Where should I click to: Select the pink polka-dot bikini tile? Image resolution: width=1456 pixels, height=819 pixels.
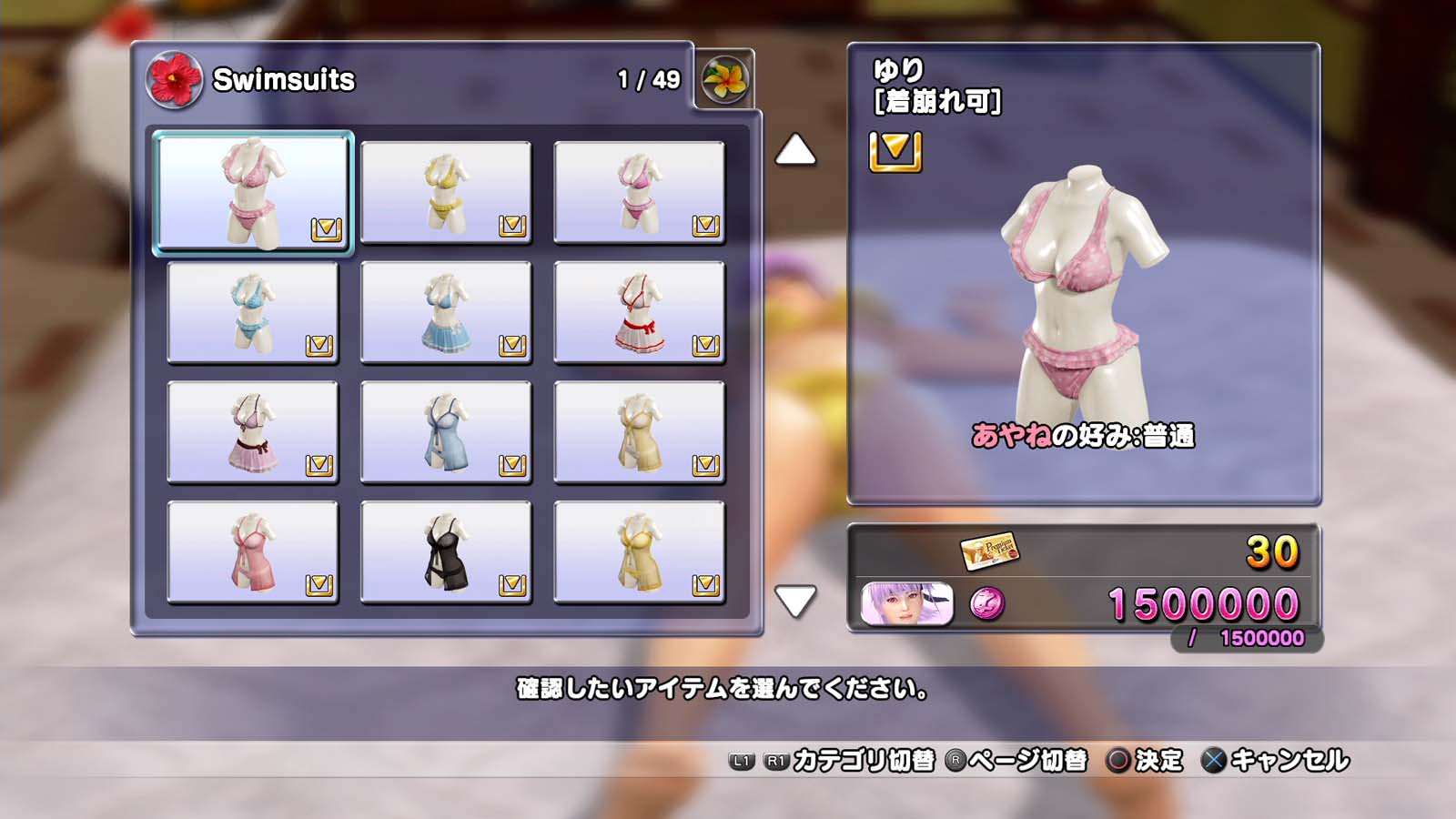click(253, 192)
